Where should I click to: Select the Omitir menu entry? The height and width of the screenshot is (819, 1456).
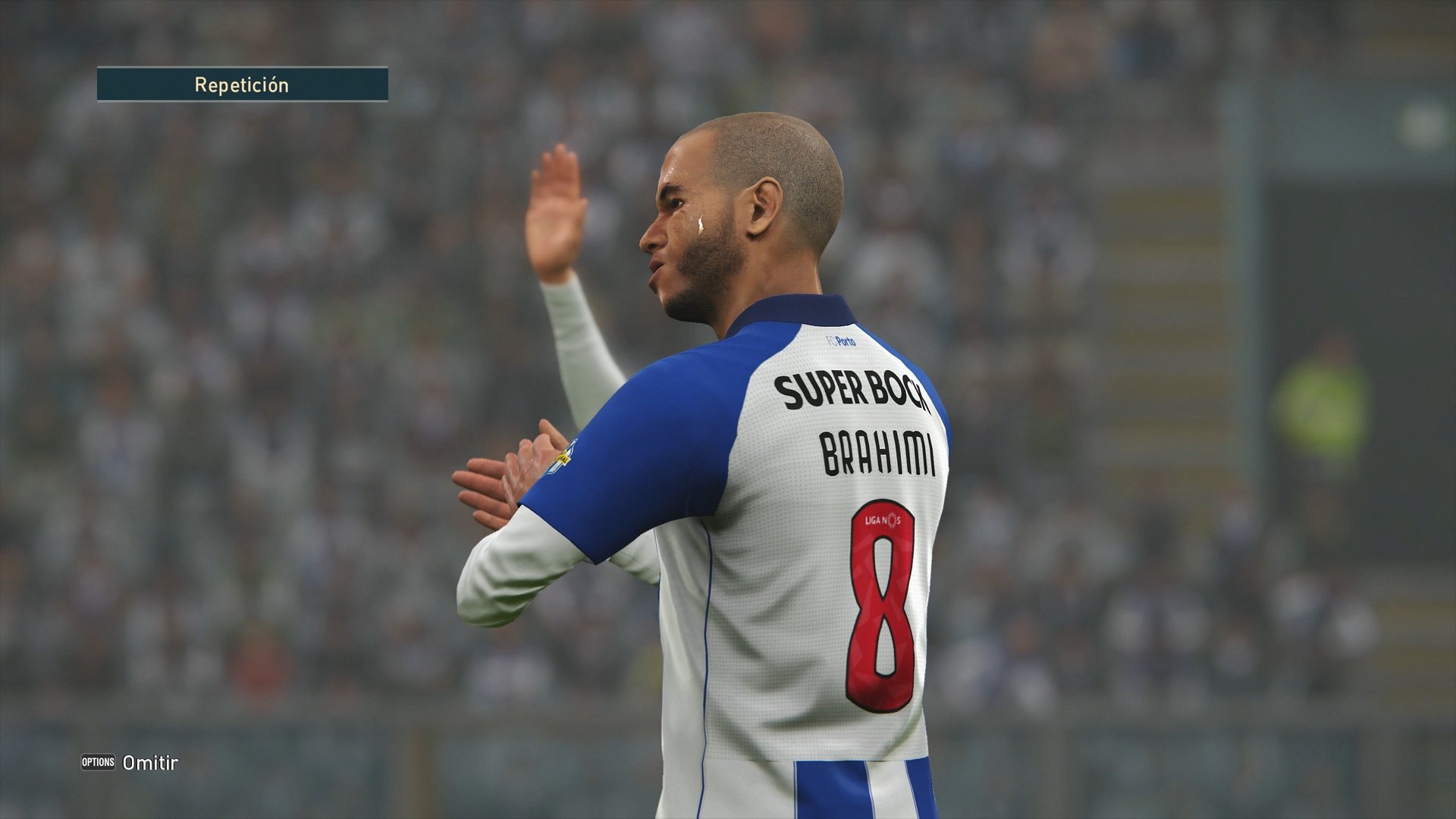coord(149,764)
